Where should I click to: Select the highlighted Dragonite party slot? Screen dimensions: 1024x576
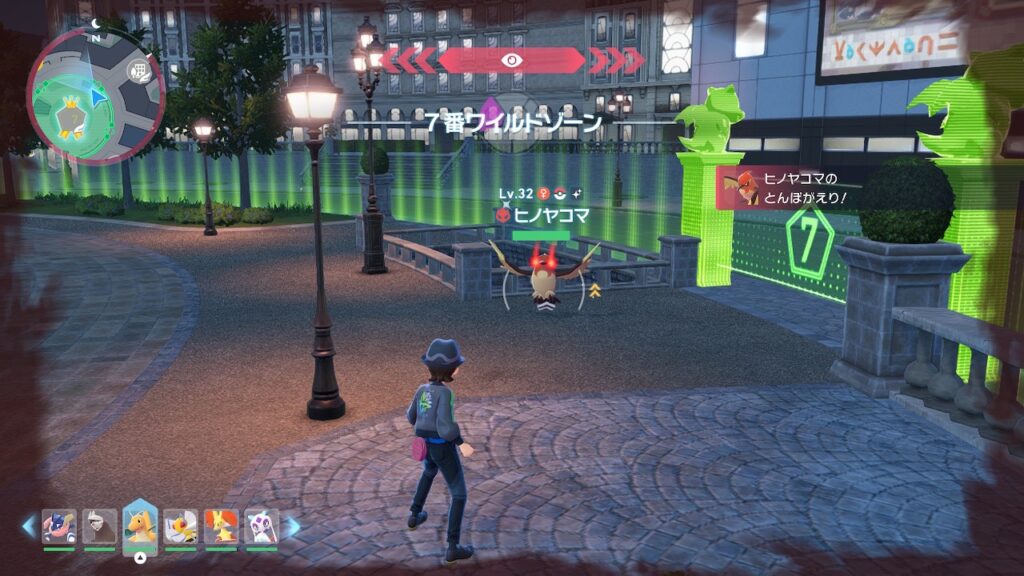point(140,526)
